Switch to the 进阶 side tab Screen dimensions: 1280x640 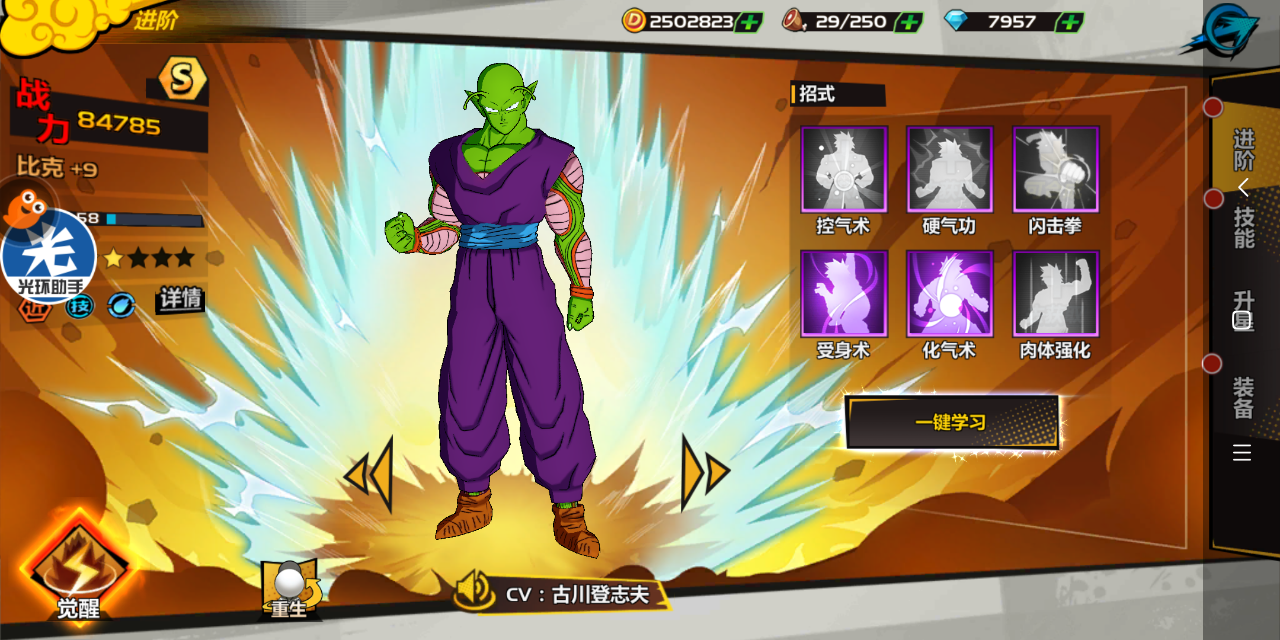click(1243, 149)
